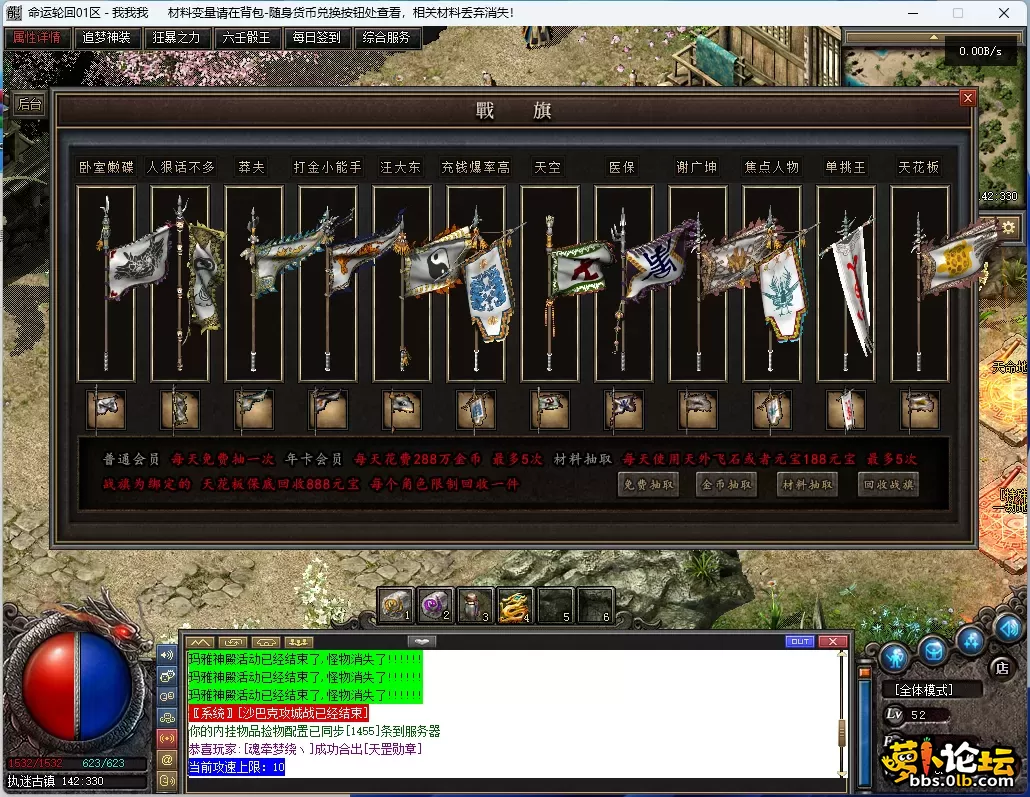Image resolution: width=1030 pixels, height=797 pixels.
Task: Use the 免费抽取 free draw button
Action: point(648,485)
